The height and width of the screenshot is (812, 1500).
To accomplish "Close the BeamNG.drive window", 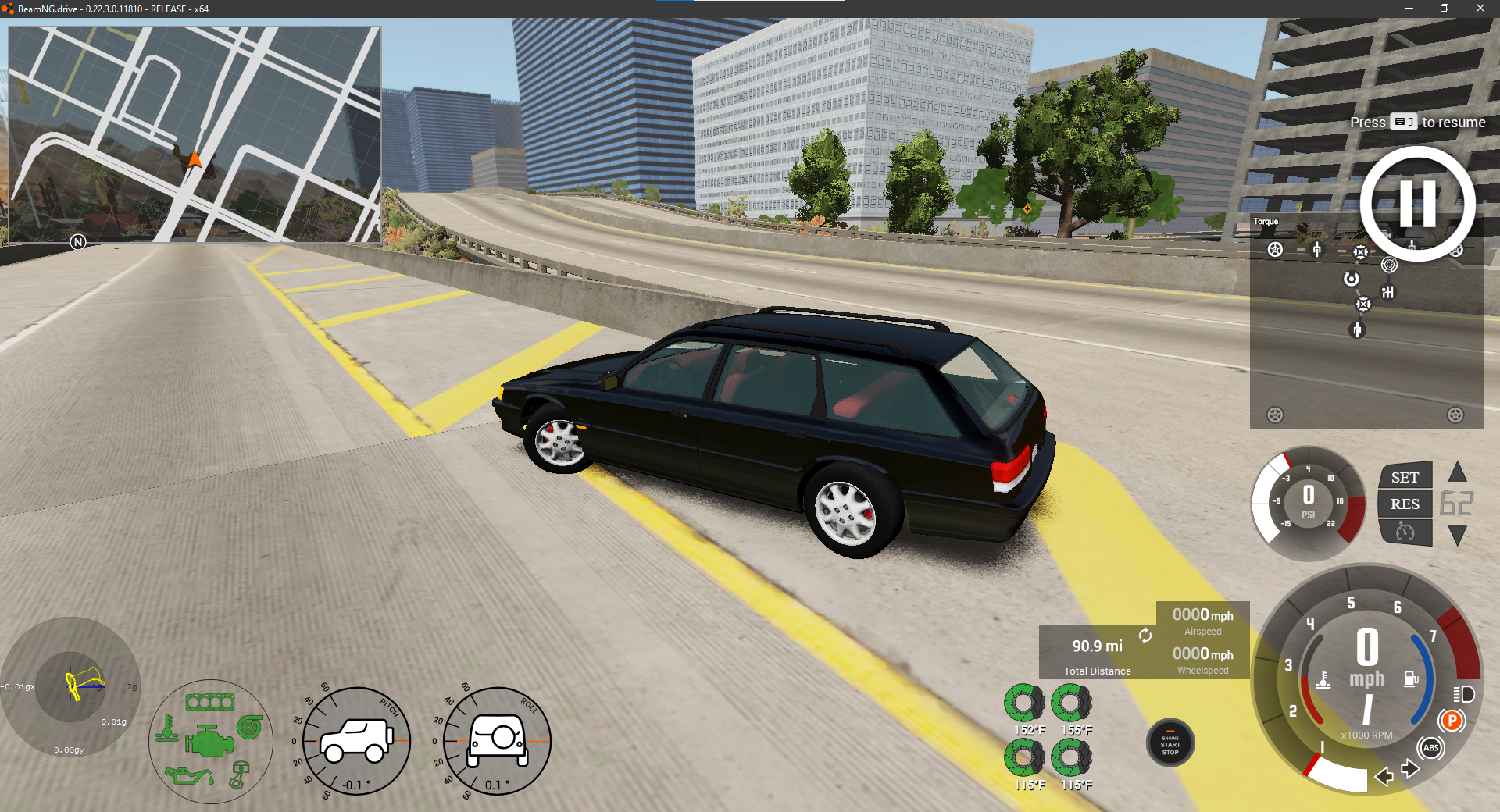I will (x=1480, y=9).
